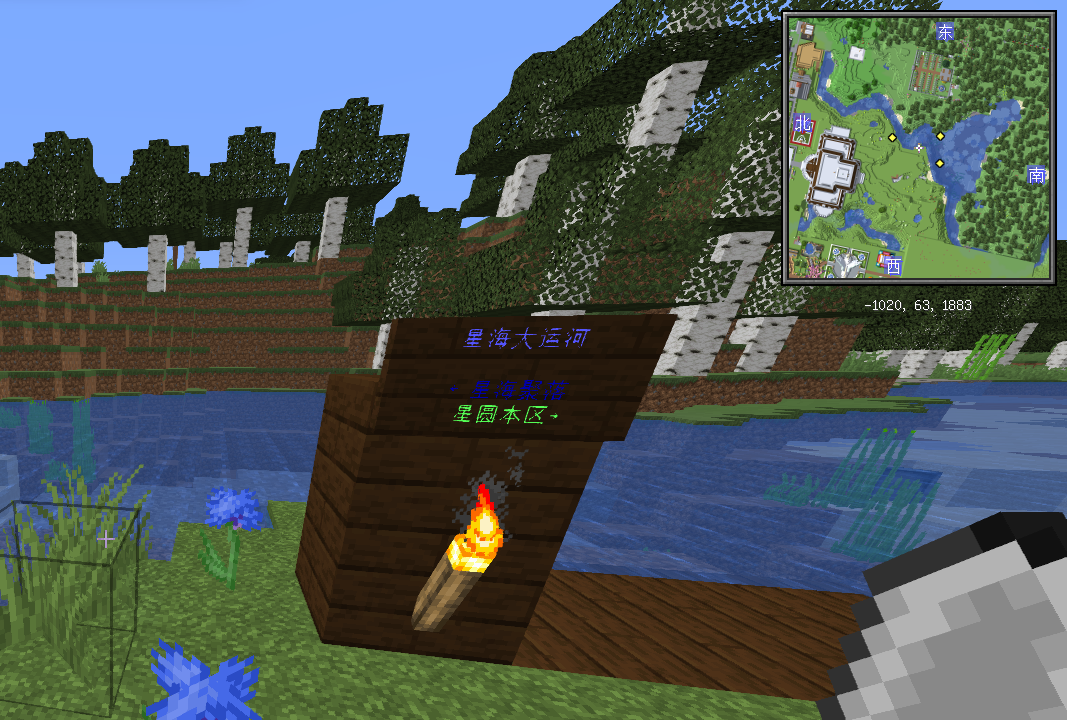
Task: Click the 东 (east) compass label
Action: pyautogui.click(x=945, y=32)
